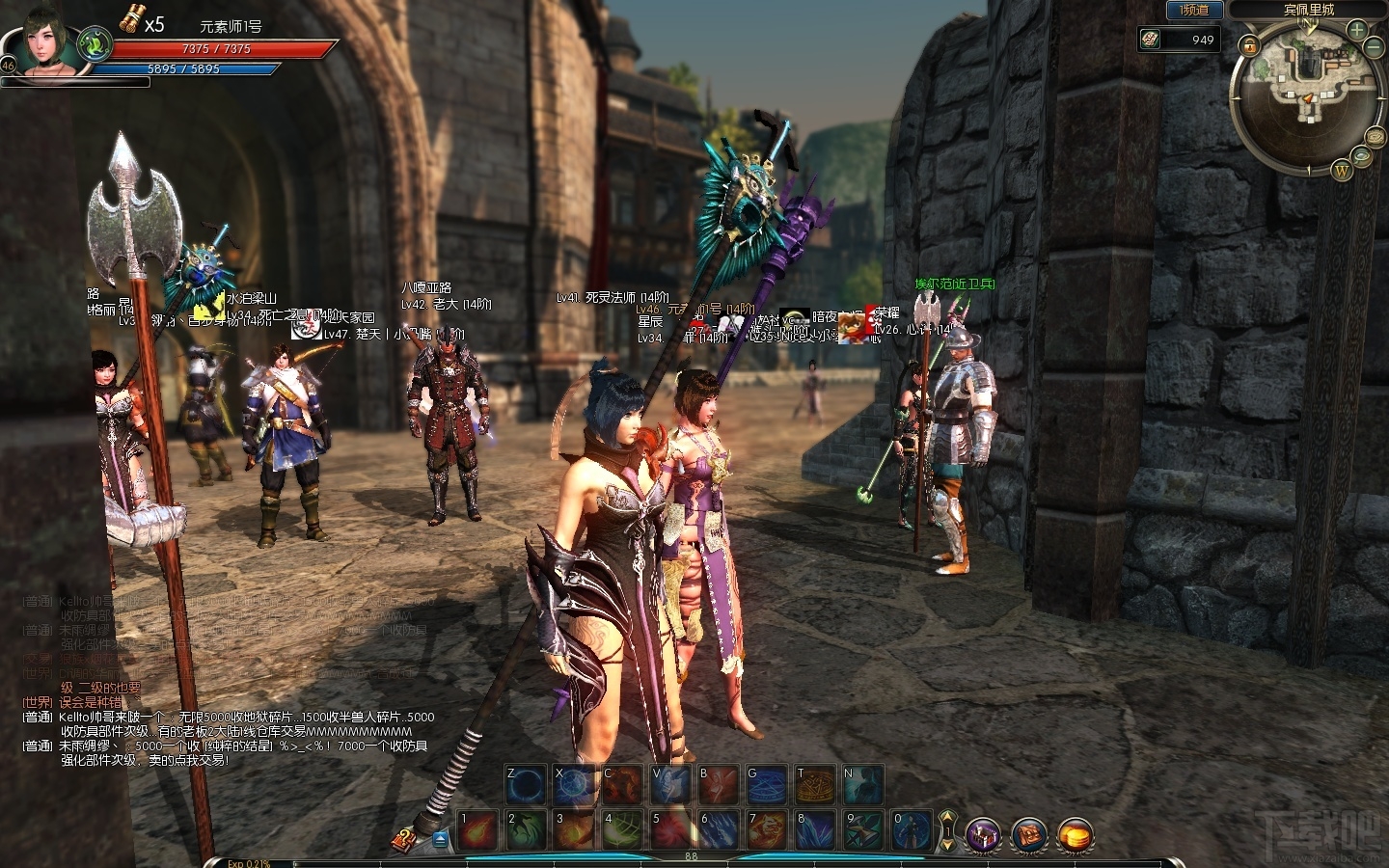Activate the fire beast skill in slot 7
1389x868 pixels.
(768, 830)
